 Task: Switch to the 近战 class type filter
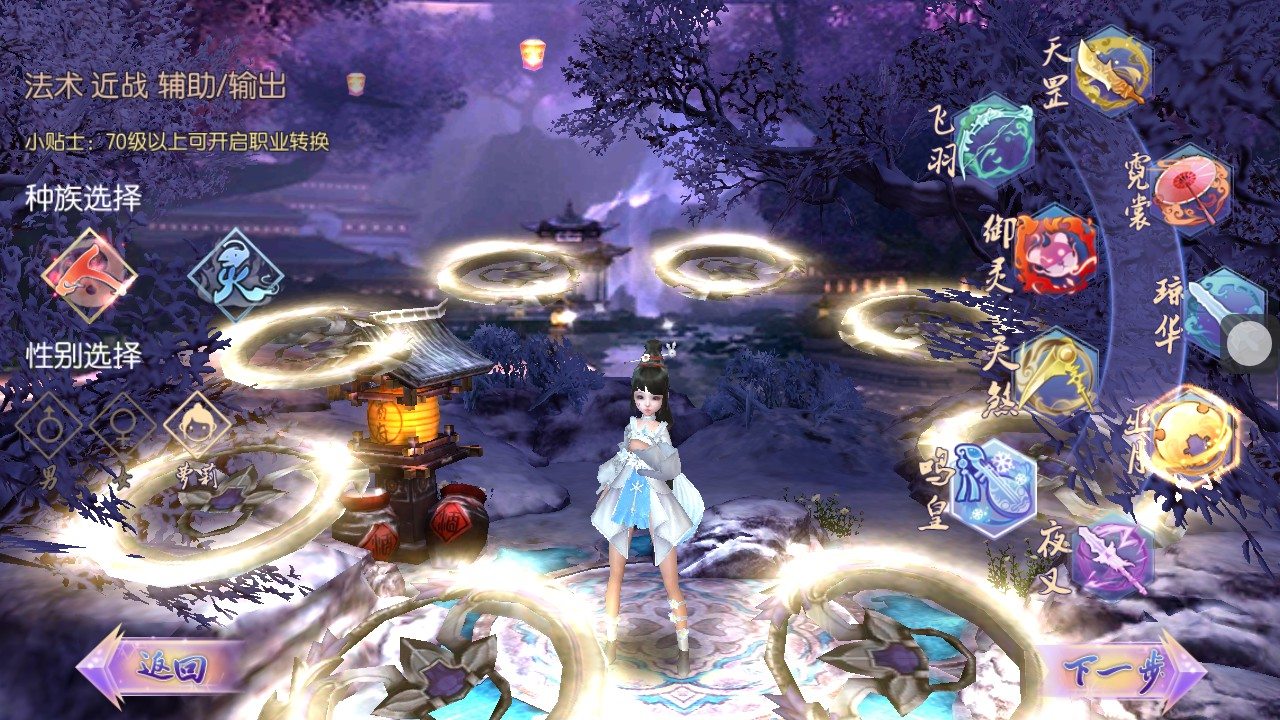point(118,84)
